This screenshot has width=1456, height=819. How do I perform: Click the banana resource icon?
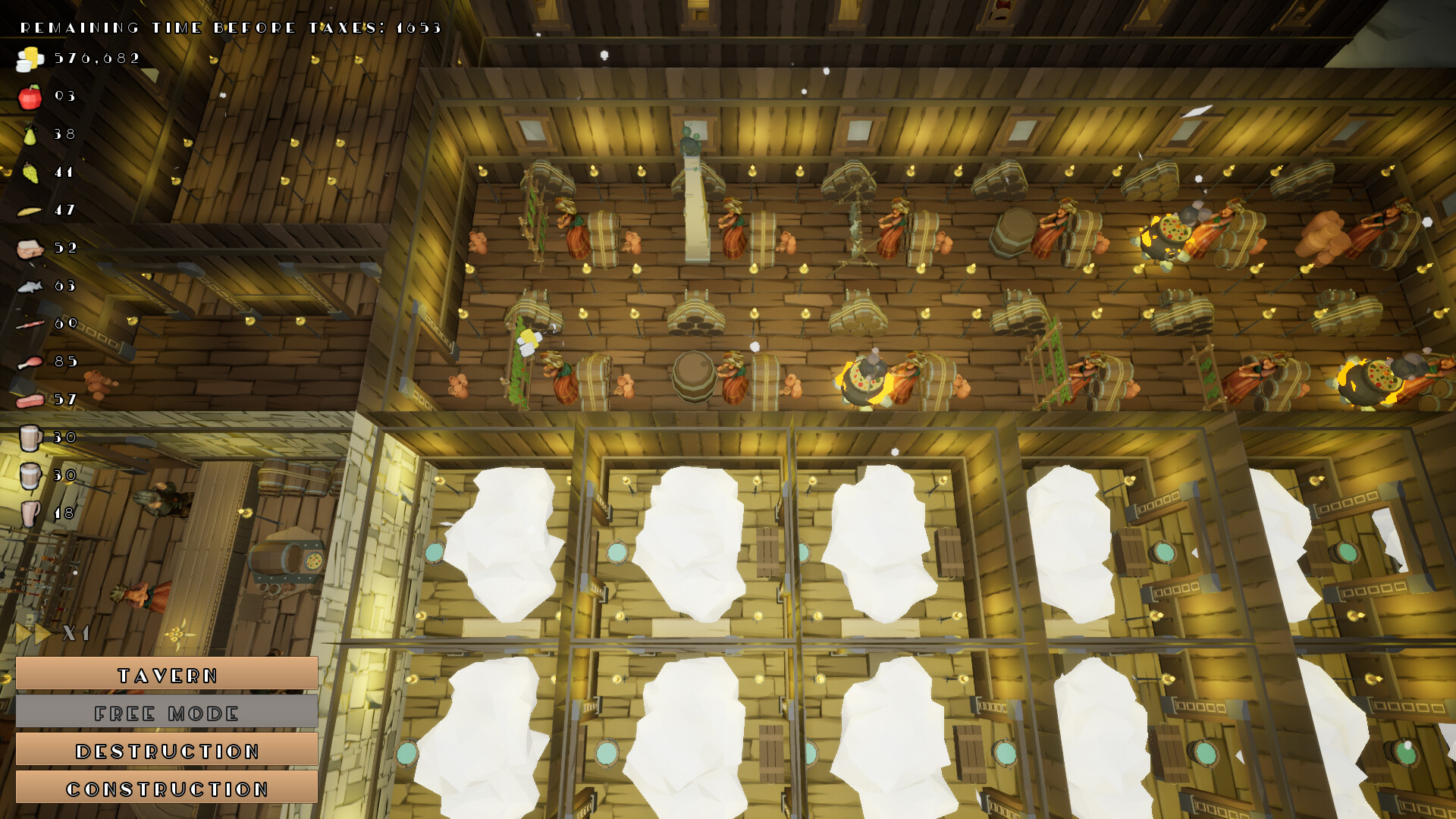tap(29, 210)
